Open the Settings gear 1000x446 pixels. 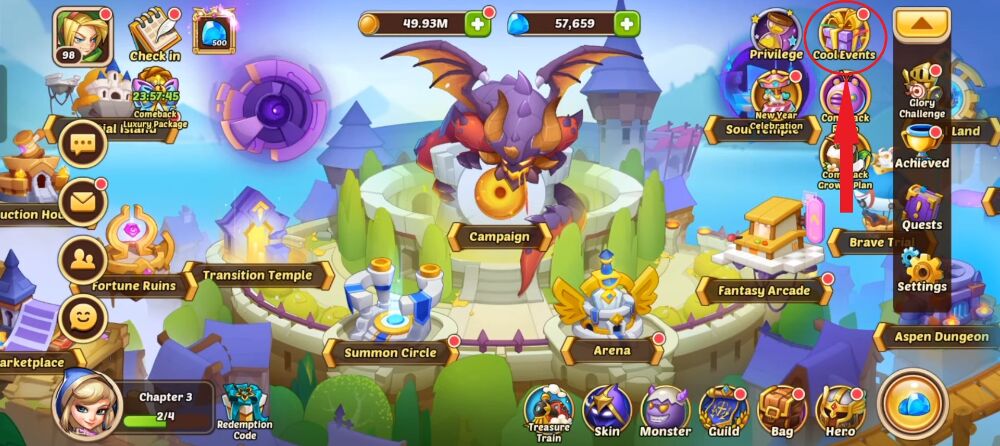click(921, 269)
